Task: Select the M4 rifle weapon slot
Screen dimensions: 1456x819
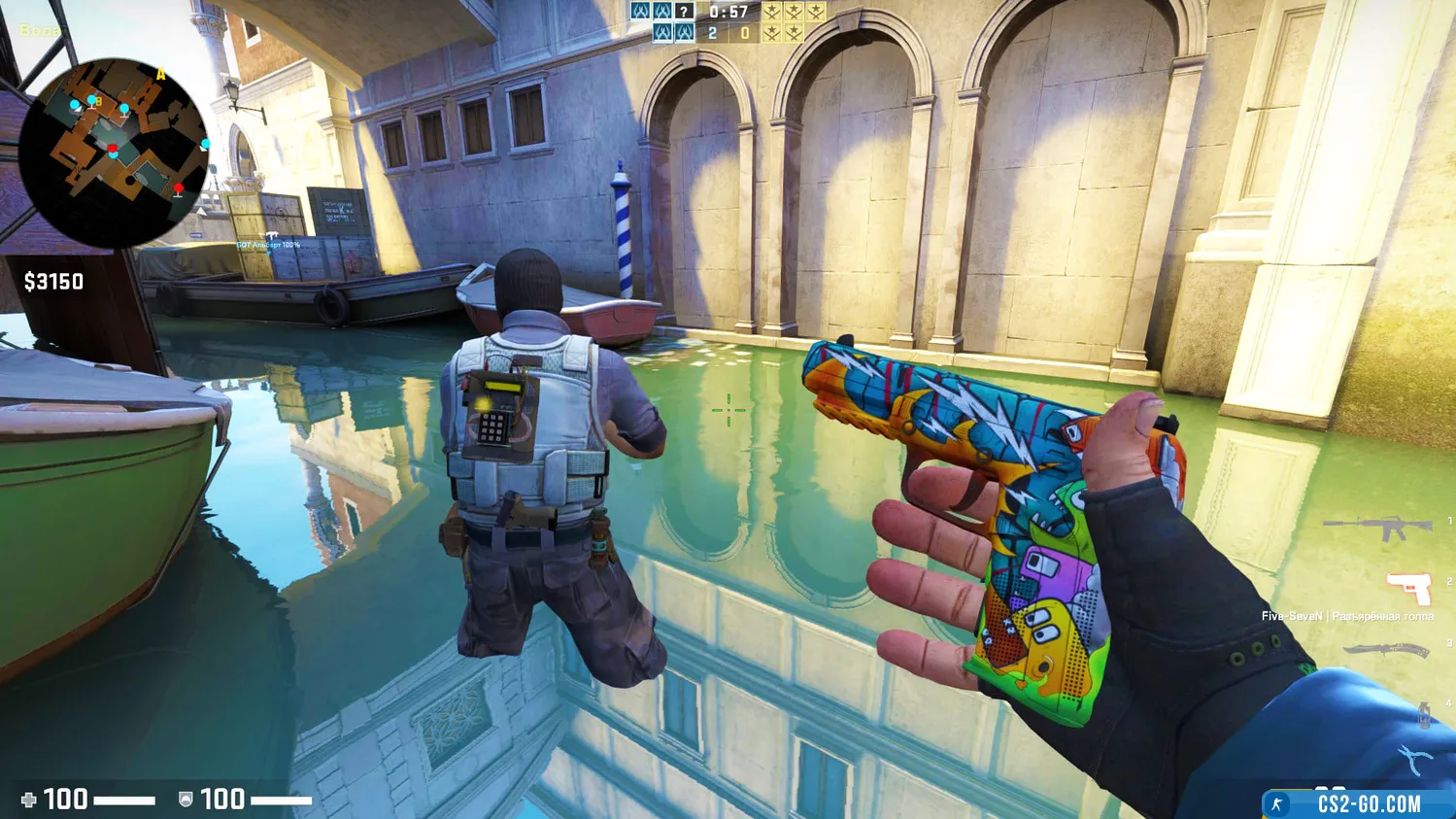Action: click(x=1377, y=527)
